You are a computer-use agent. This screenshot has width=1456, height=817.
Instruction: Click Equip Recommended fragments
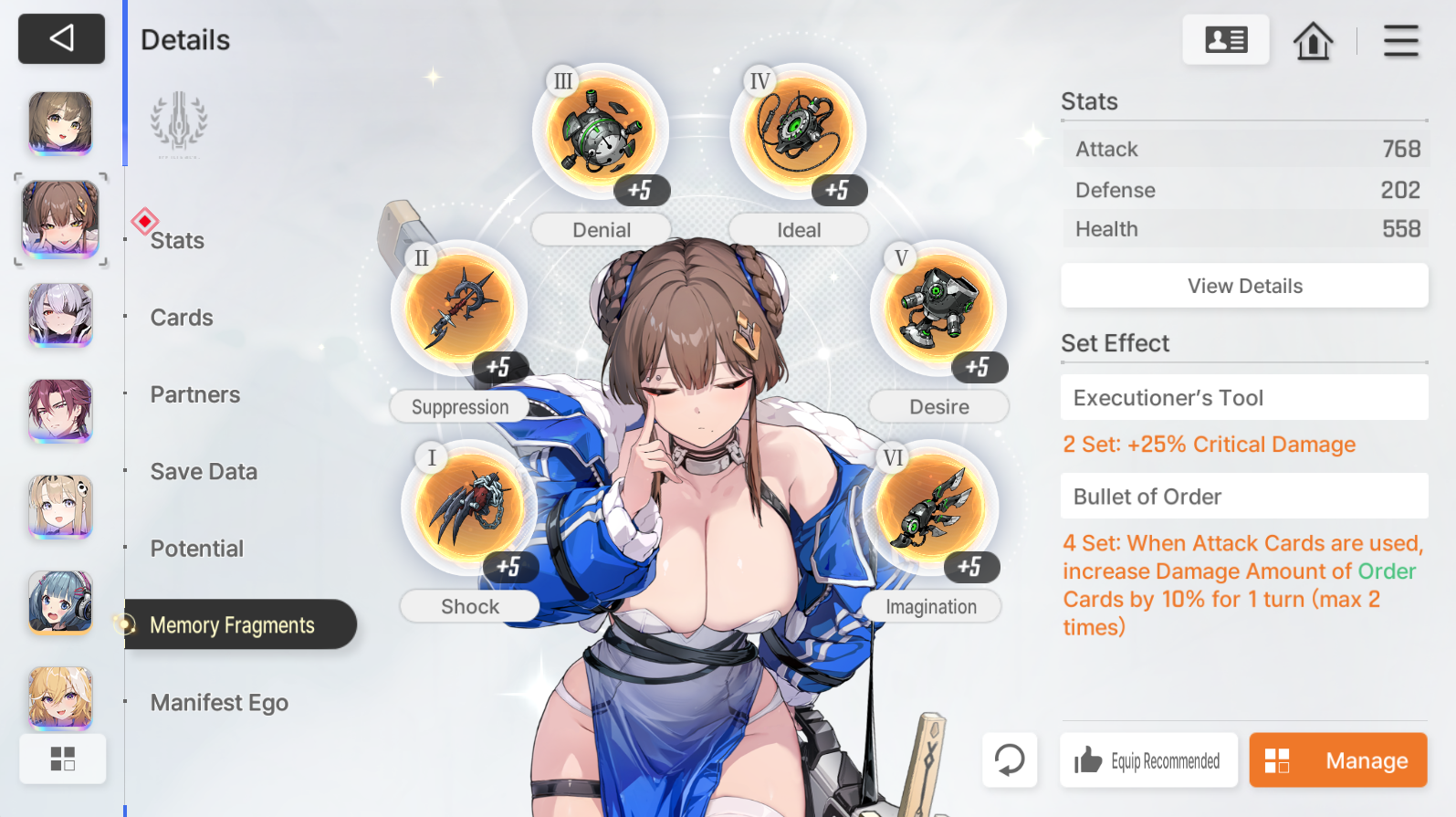(x=1148, y=760)
